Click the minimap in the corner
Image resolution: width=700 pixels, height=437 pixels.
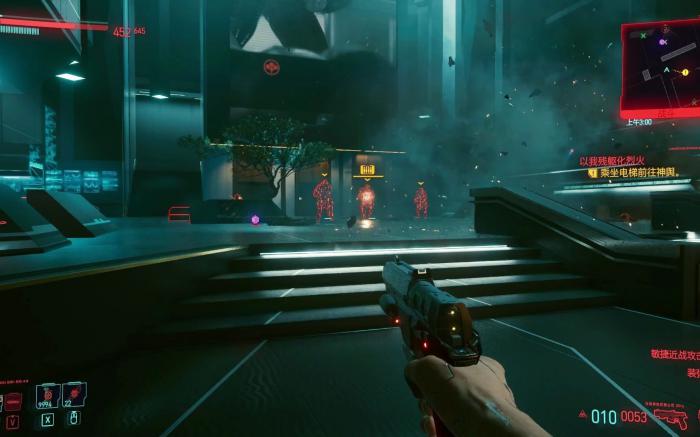tap(660, 66)
